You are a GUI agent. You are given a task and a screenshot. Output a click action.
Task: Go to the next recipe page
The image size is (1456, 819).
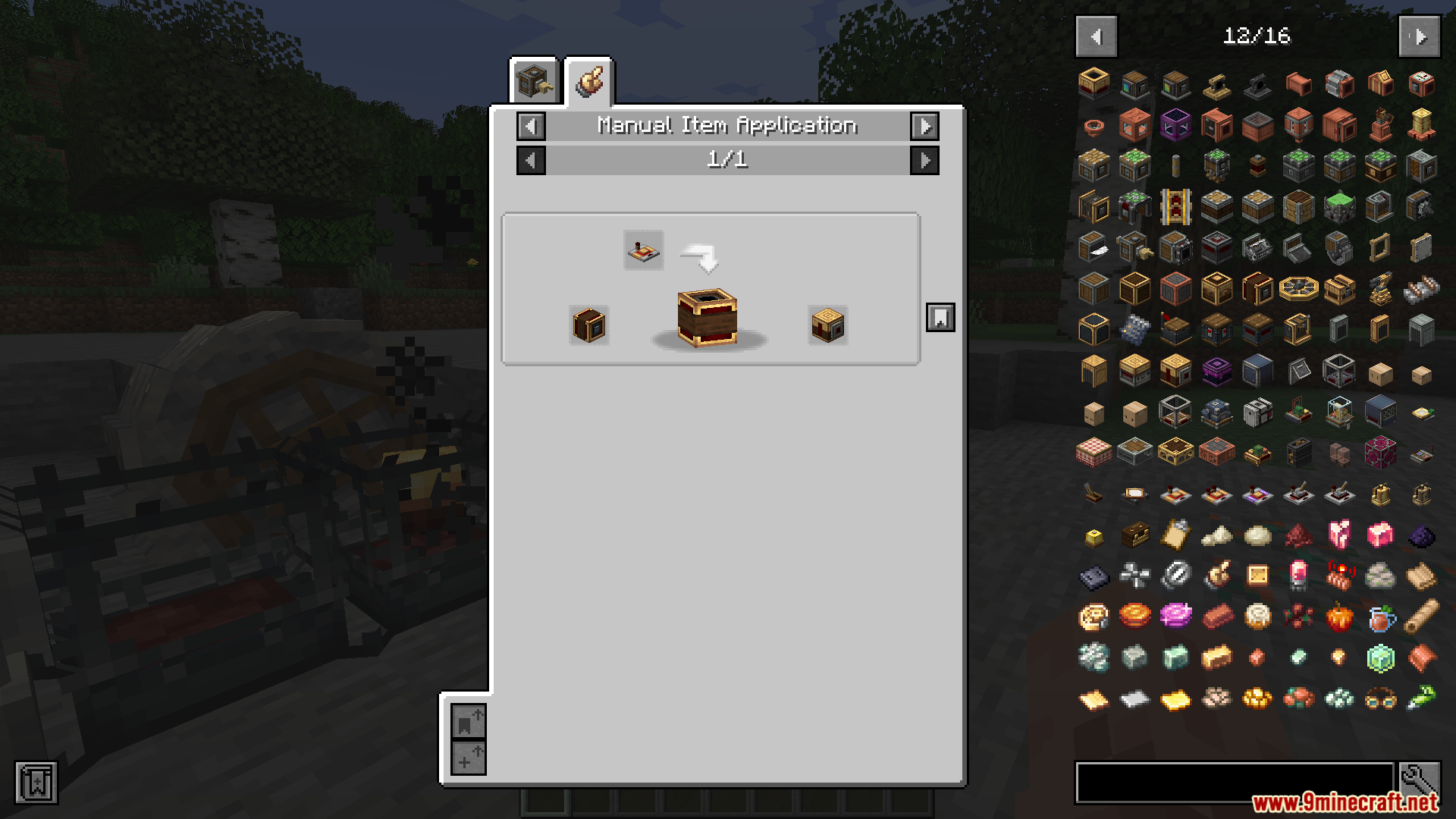(924, 161)
